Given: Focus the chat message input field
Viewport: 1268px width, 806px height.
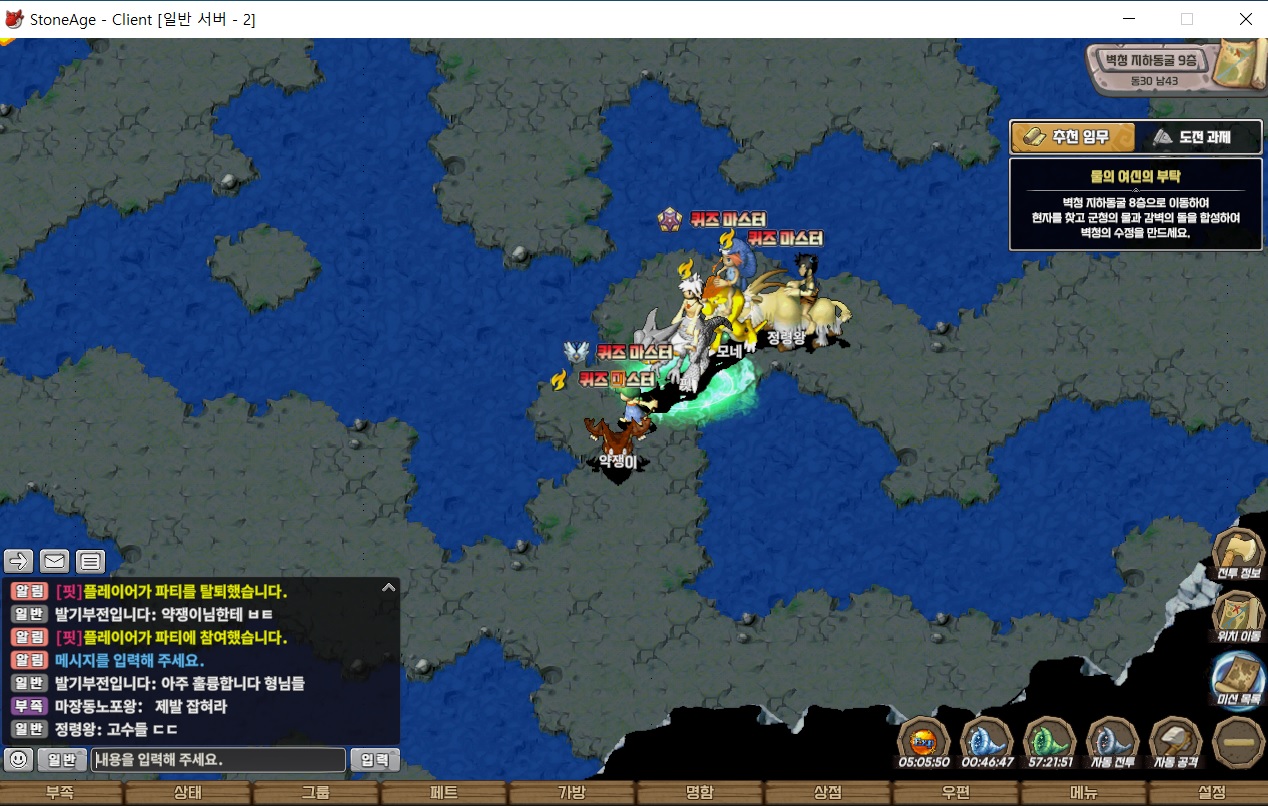Looking at the screenshot, I should click(218, 760).
